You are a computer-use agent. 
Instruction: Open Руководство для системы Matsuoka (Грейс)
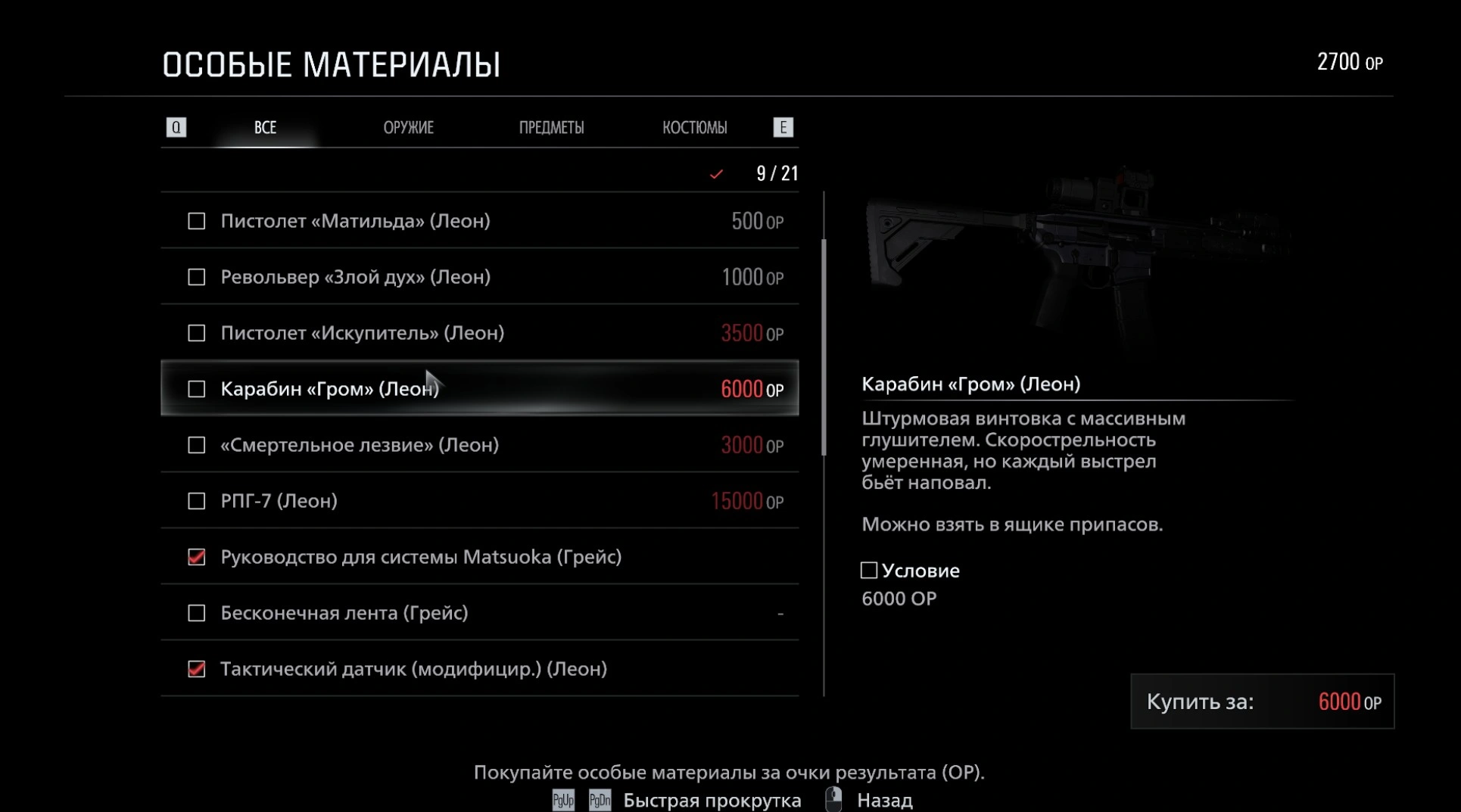[x=479, y=557]
